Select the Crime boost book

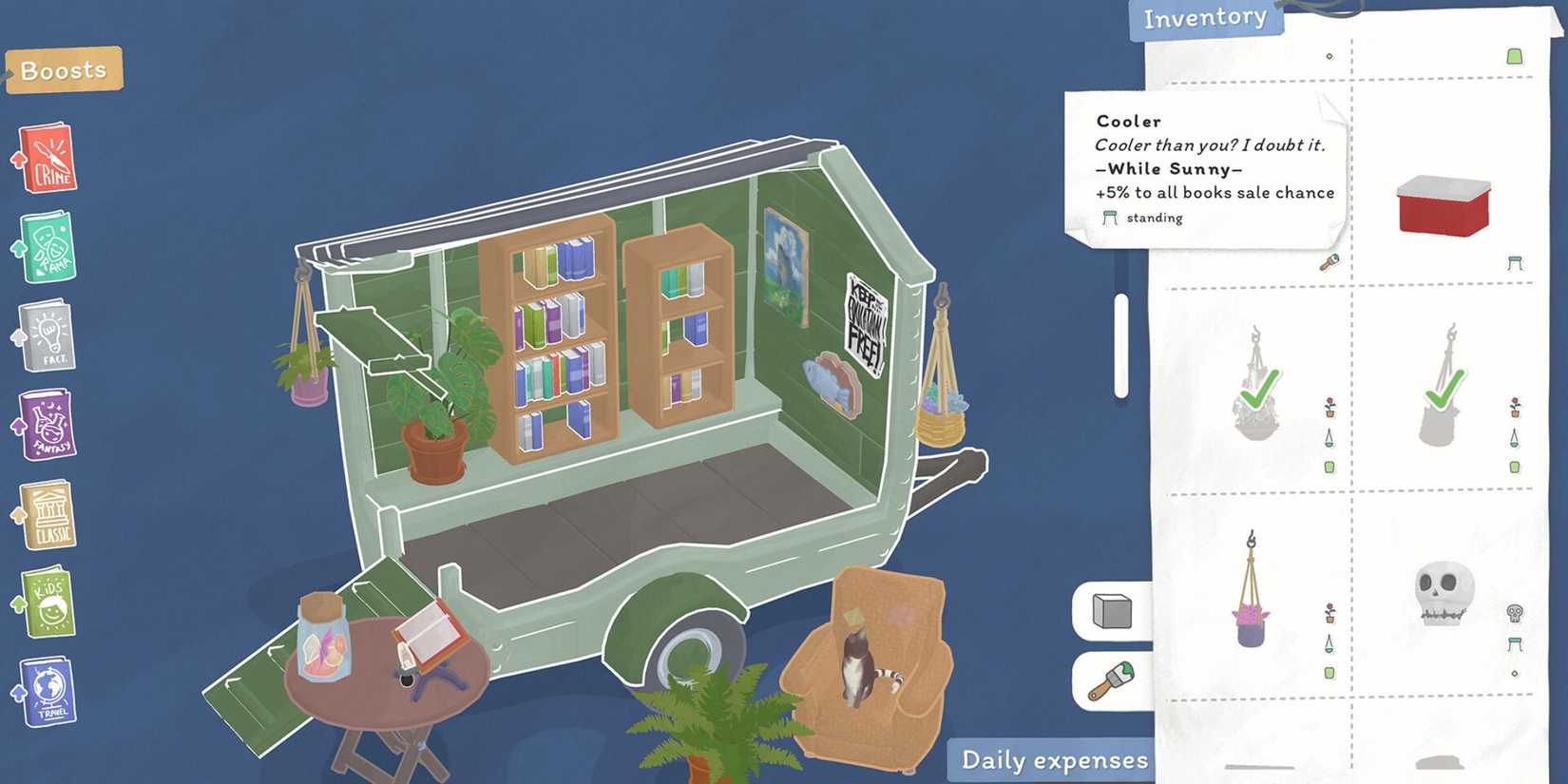(x=48, y=160)
